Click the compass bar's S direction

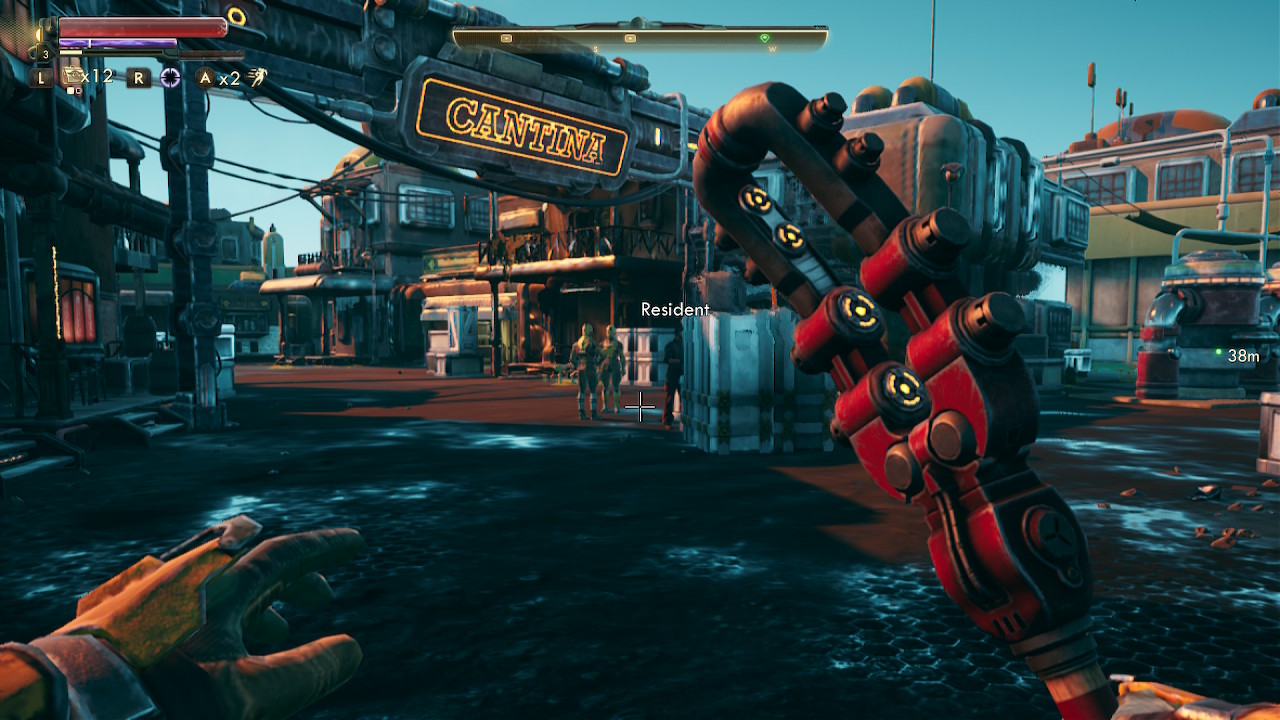[596, 49]
